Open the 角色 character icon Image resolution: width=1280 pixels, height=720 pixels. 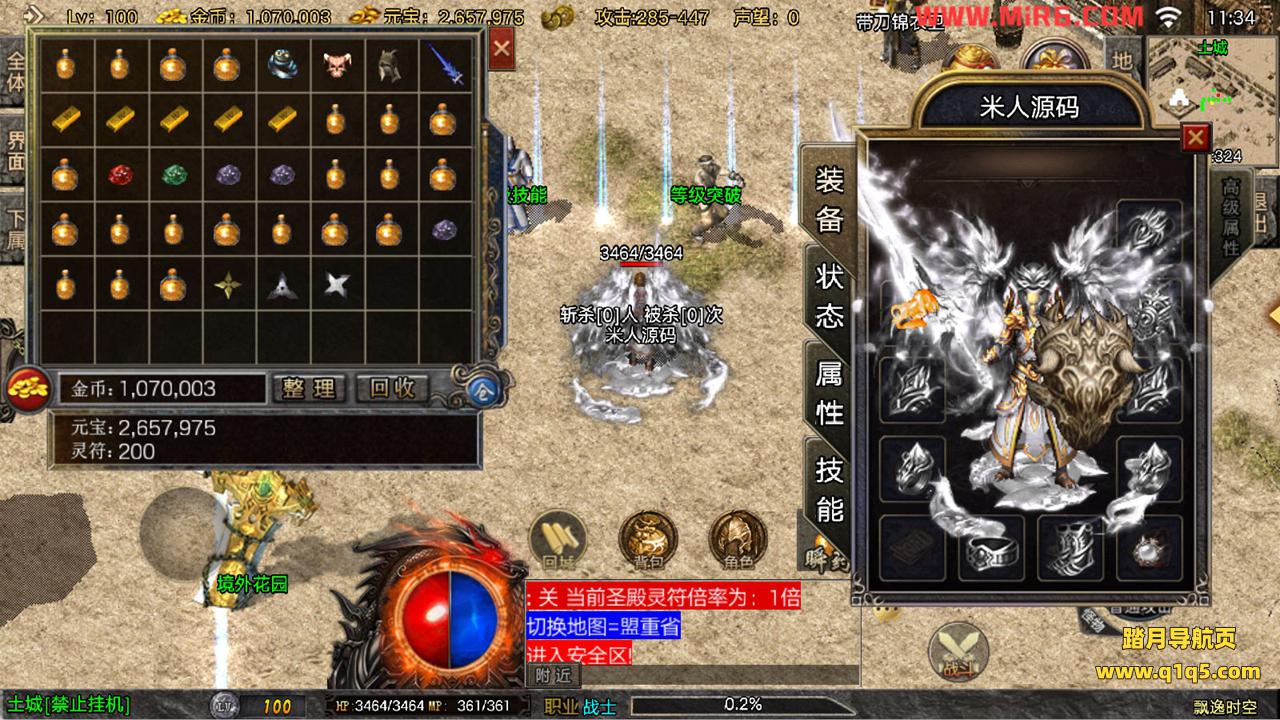pos(738,540)
